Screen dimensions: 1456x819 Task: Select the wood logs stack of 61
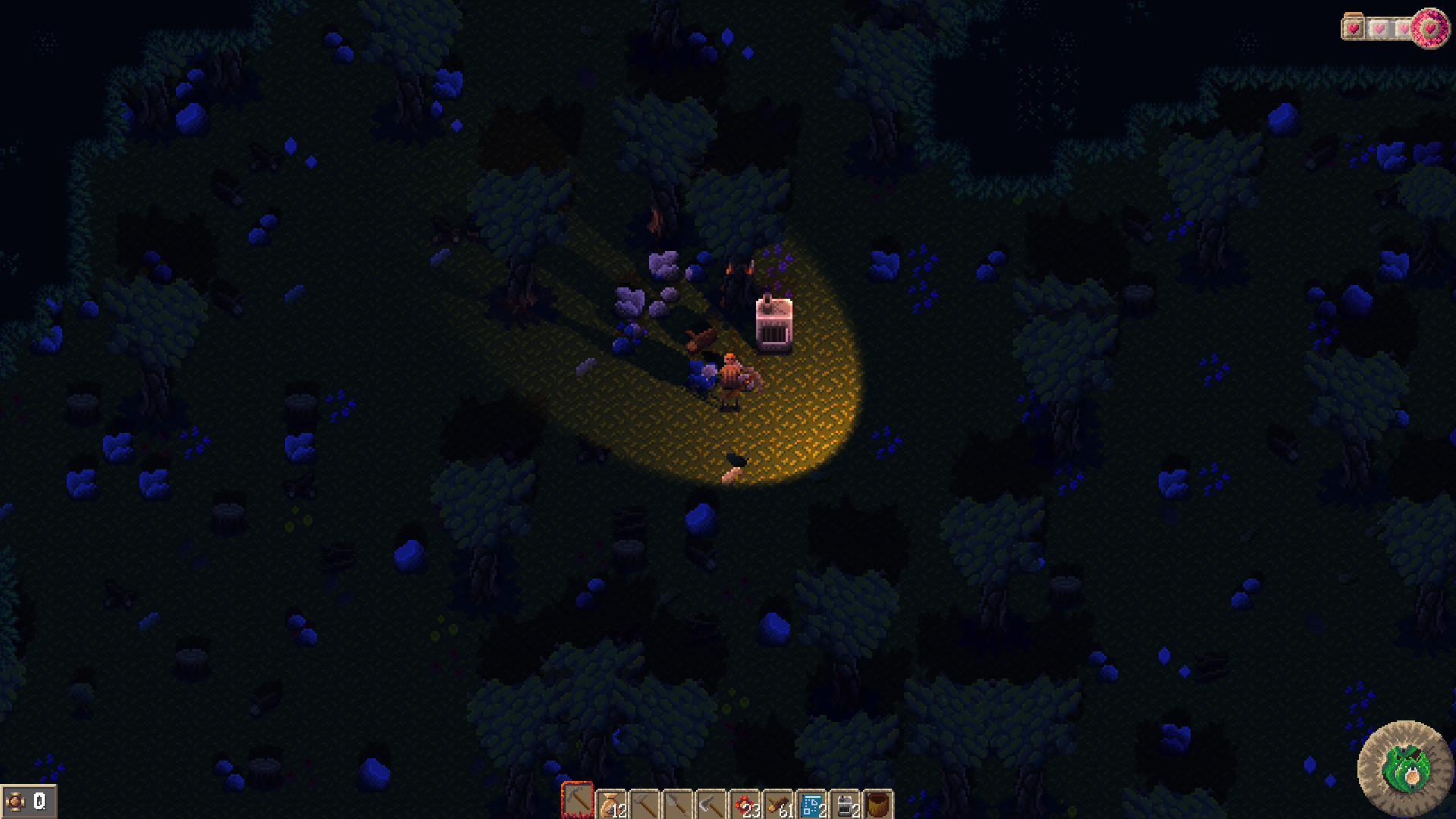778,802
